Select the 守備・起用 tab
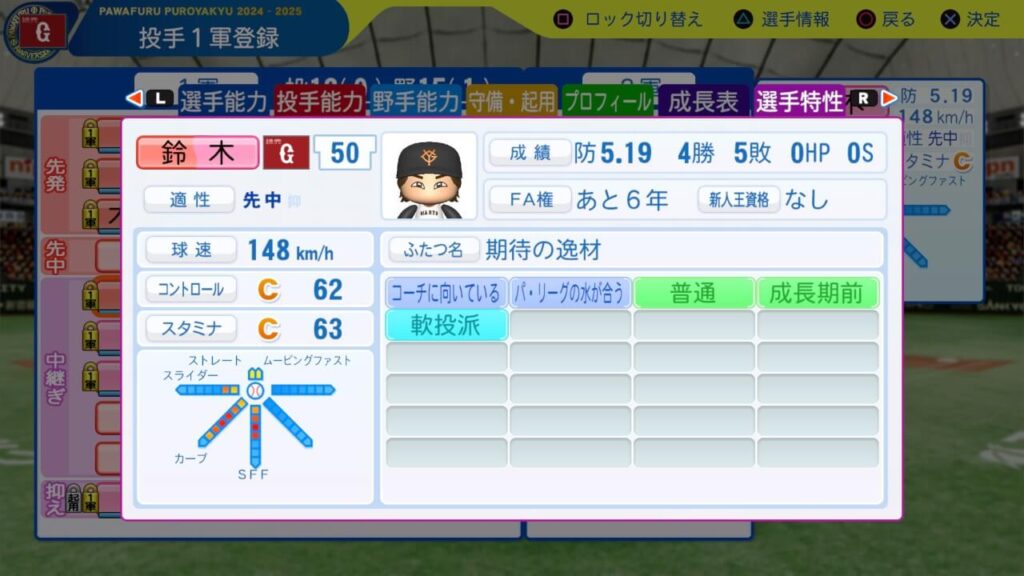The height and width of the screenshot is (576, 1024). click(512, 100)
